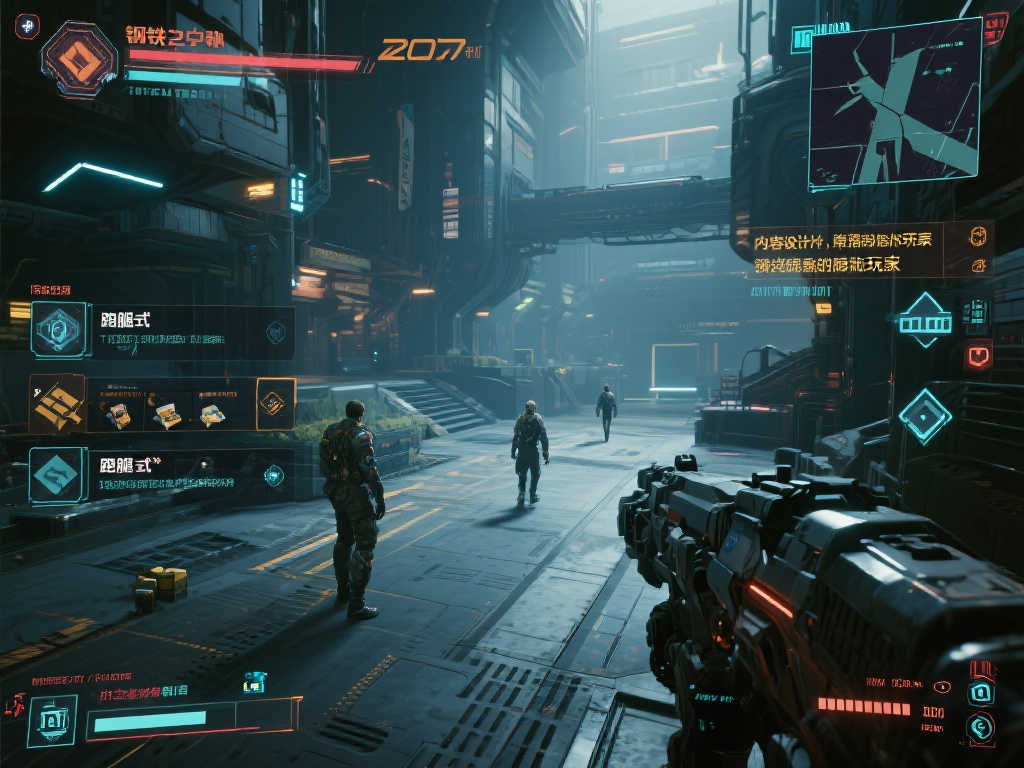Activate the cyan diamond bar-segment icon
The width and height of the screenshot is (1024, 768).
pyautogui.click(x=924, y=320)
